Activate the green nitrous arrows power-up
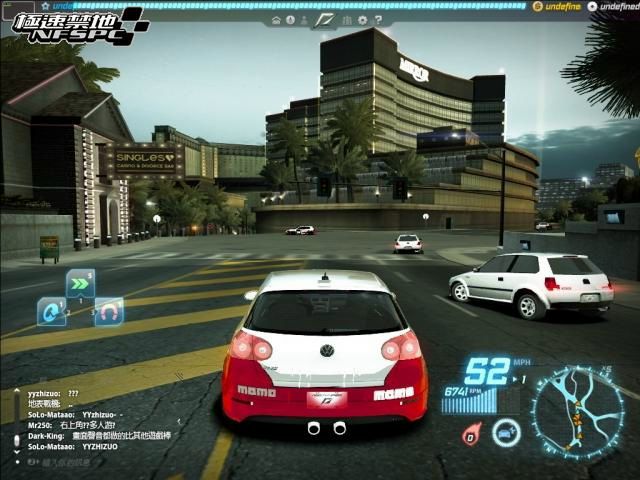Viewport: 640px width, 480px height. [x=80, y=283]
